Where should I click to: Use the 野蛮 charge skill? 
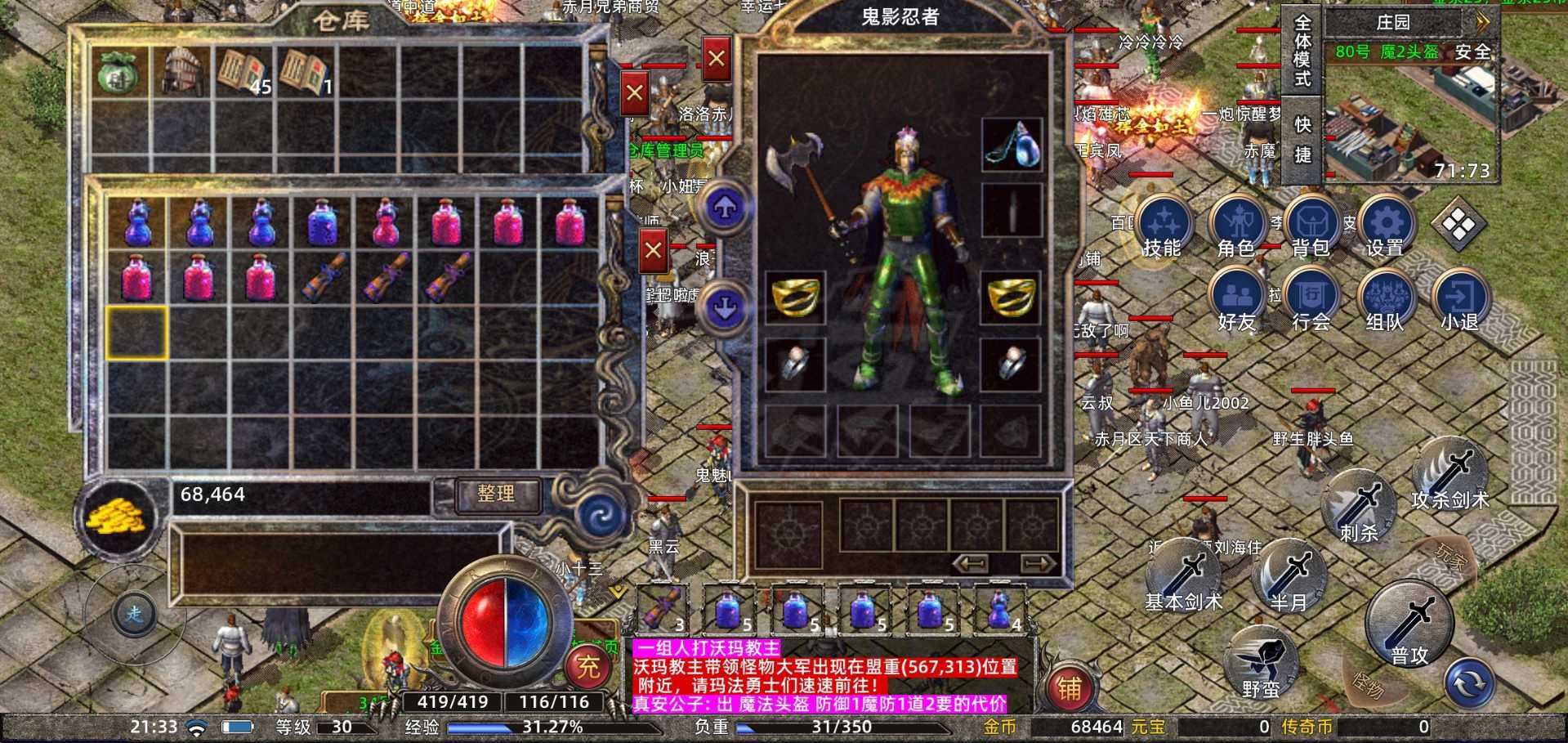coord(1261,663)
